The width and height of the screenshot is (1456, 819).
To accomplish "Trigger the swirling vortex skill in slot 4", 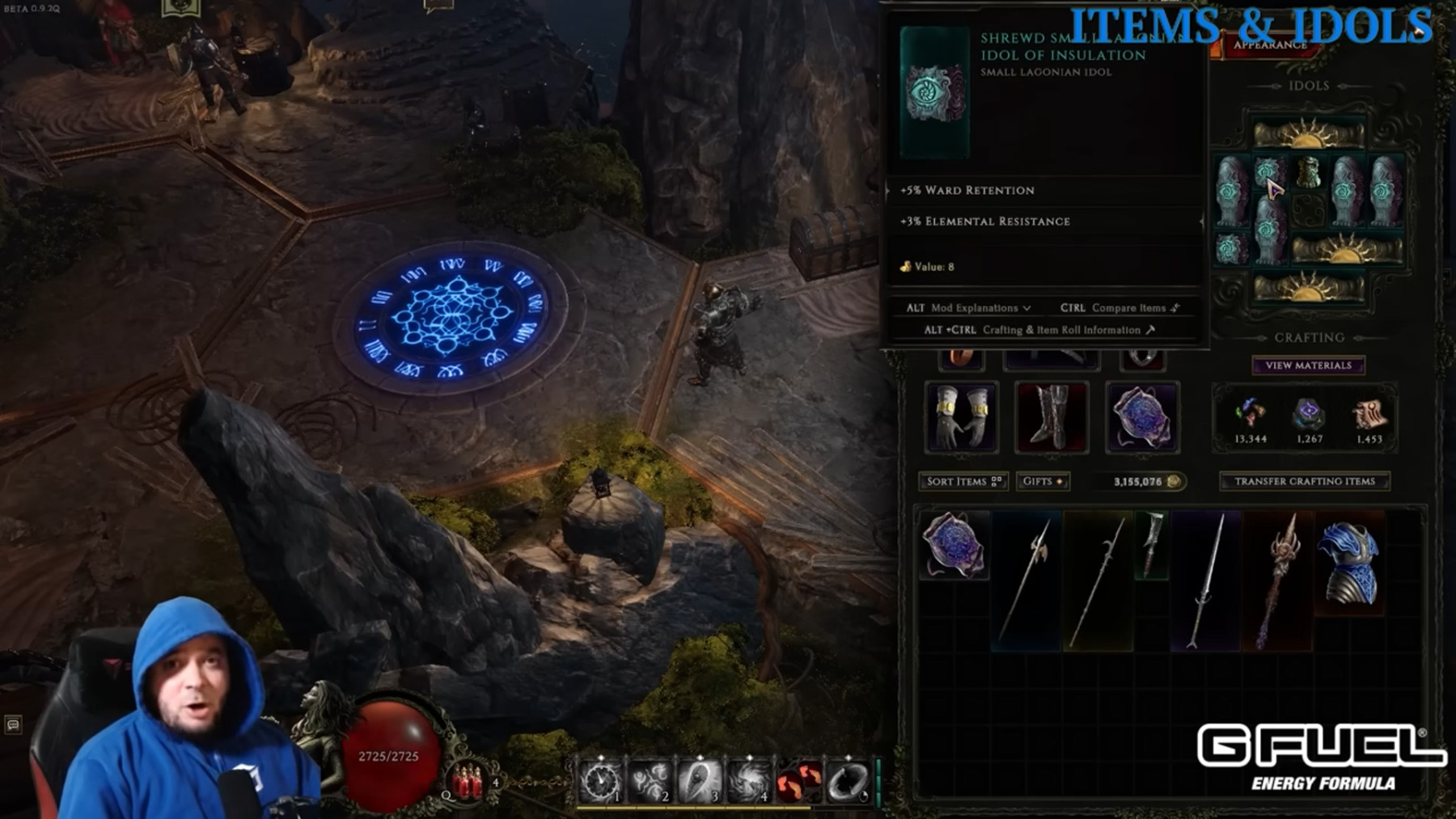I will tap(748, 781).
